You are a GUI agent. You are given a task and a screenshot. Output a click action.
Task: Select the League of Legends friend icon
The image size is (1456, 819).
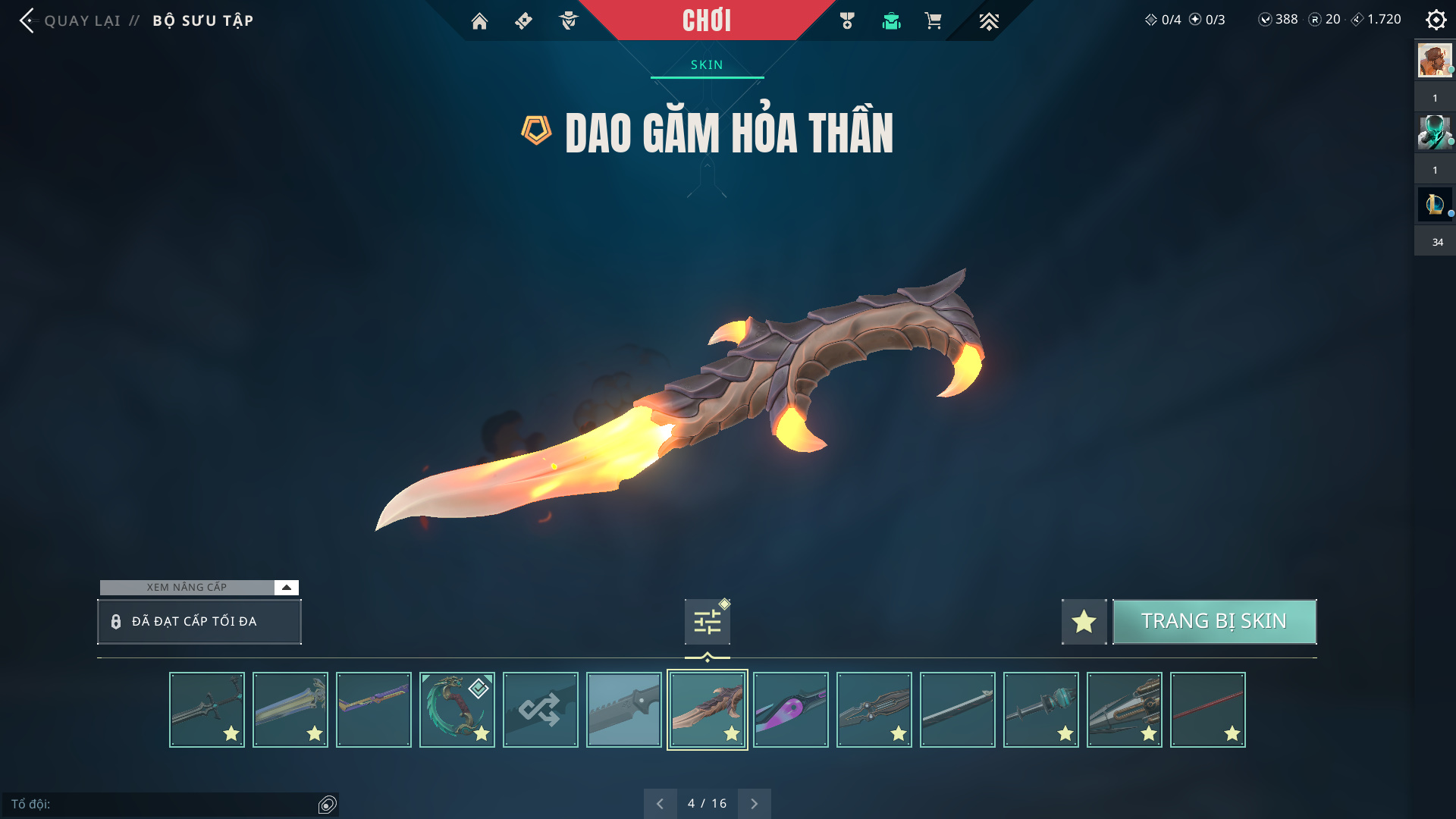[x=1434, y=204]
